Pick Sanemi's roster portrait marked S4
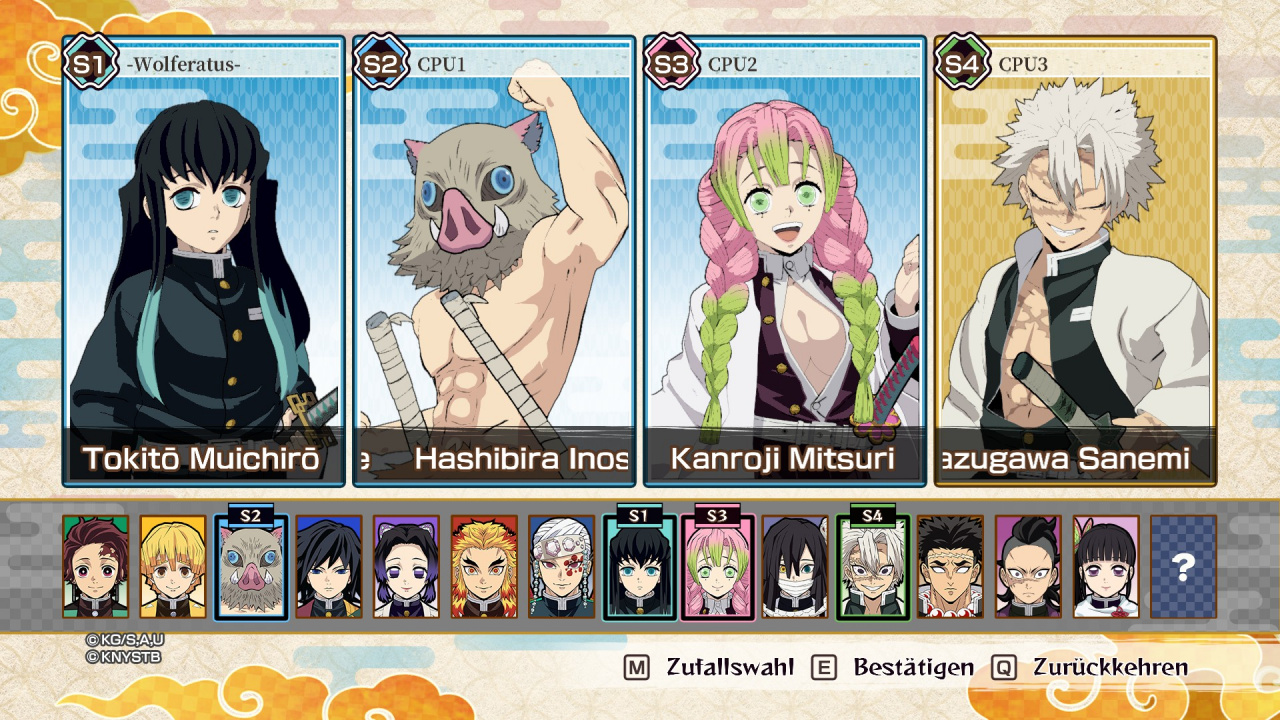 (x=873, y=568)
